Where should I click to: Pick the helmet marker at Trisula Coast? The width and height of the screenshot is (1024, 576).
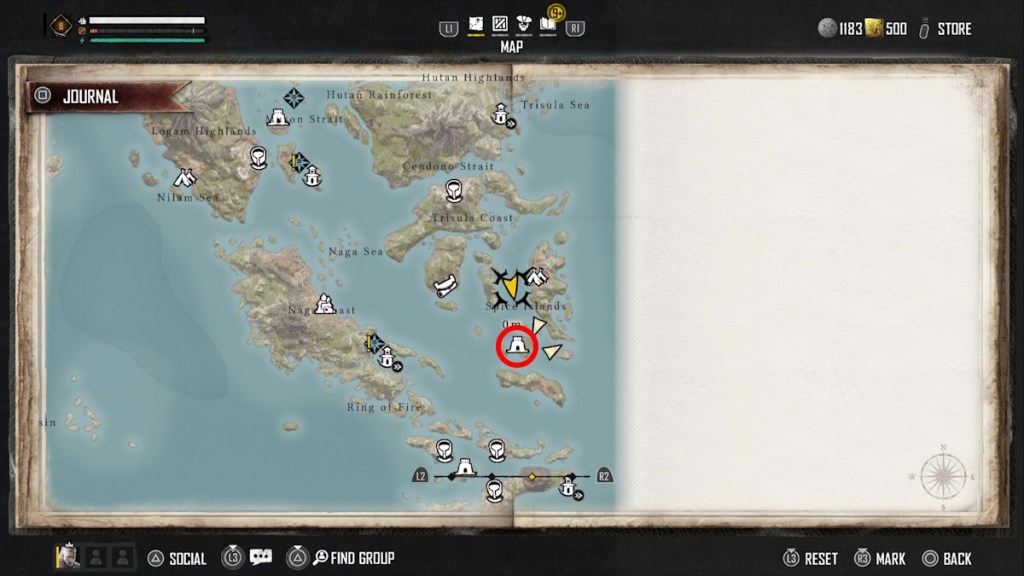coord(453,193)
